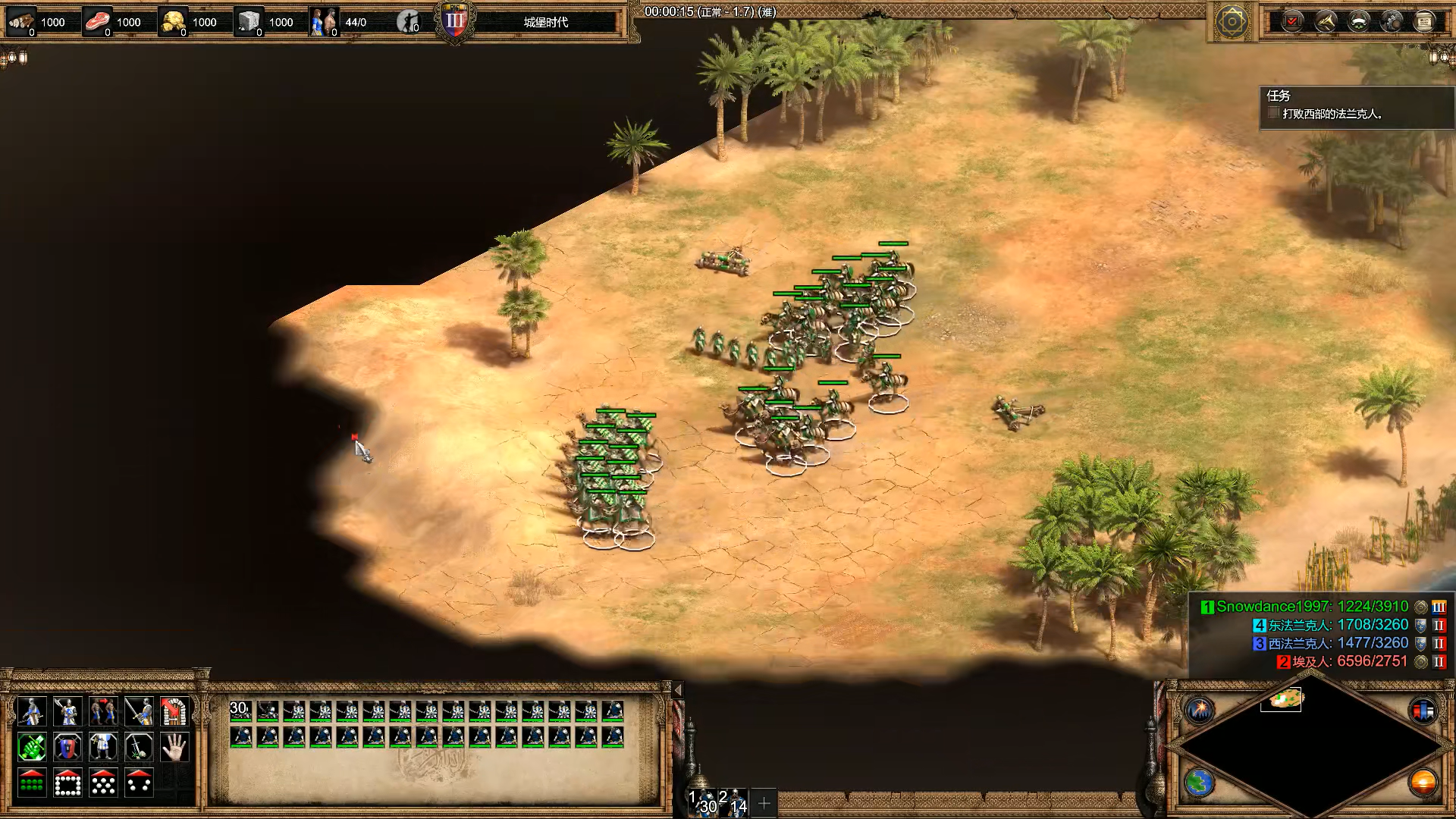The height and width of the screenshot is (819, 1456).
Task: Open the tech tree octagram button
Action: click(x=1232, y=22)
